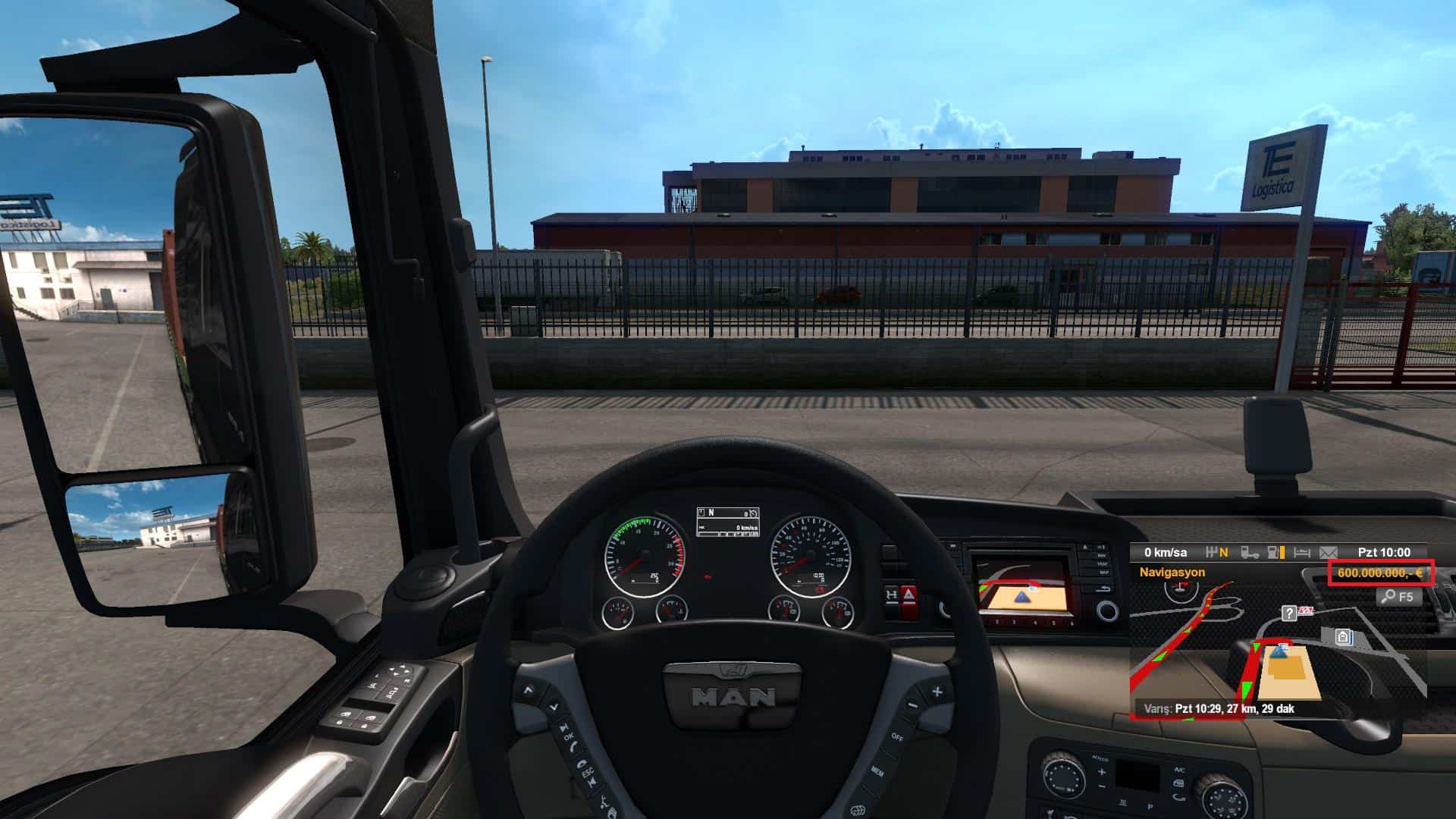This screenshot has height=819, width=1456.
Task: Click the bed rest status icon
Action: pyautogui.click(x=1301, y=553)
